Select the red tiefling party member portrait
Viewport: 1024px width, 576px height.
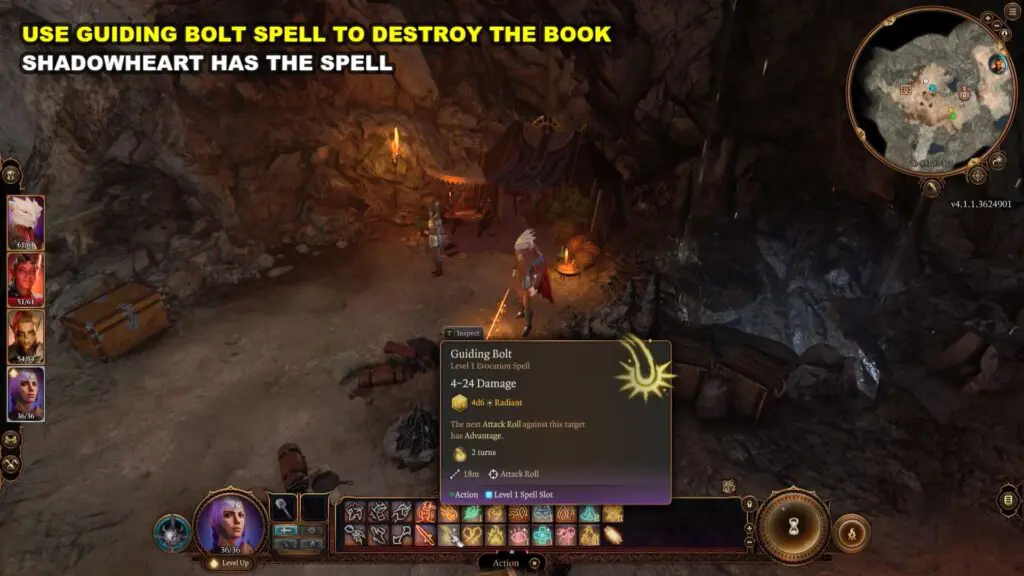pos(26,277)
